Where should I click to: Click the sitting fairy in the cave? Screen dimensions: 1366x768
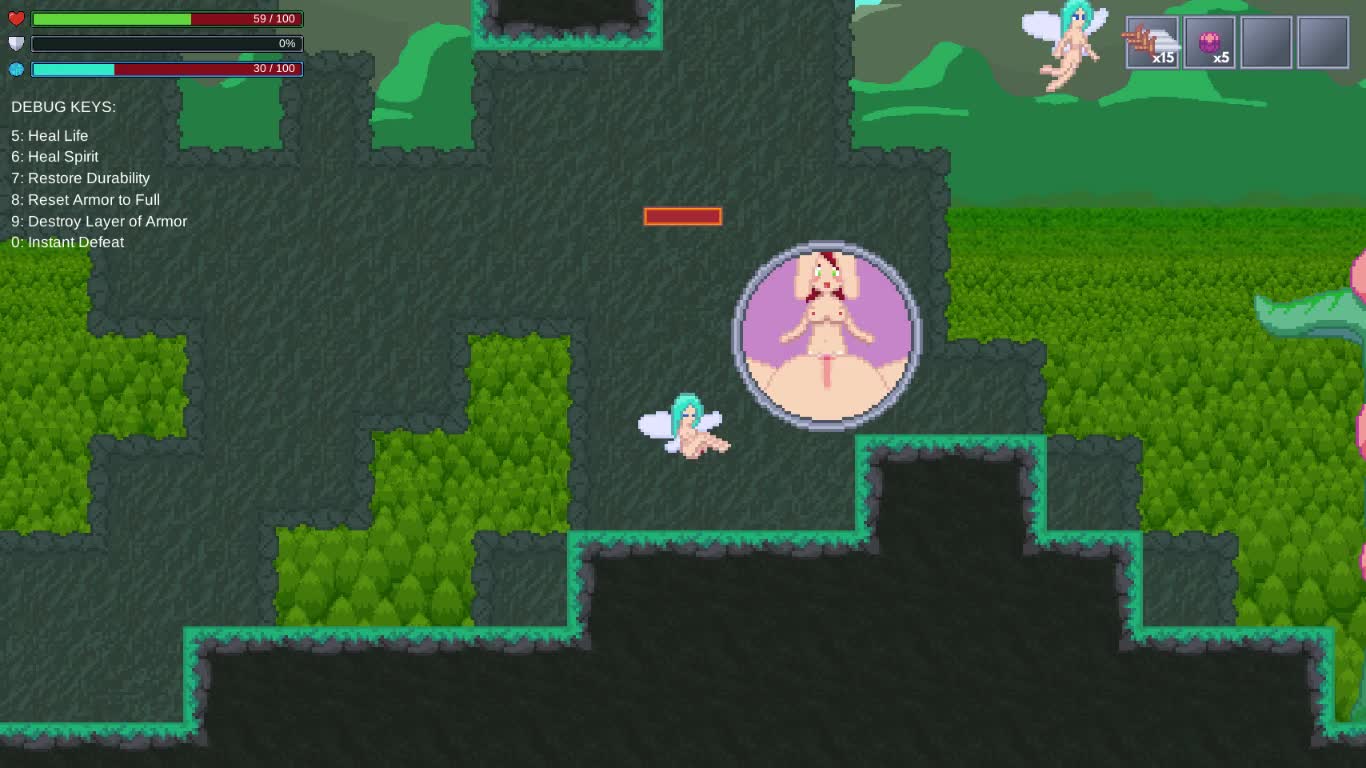(x=690, y=430)
